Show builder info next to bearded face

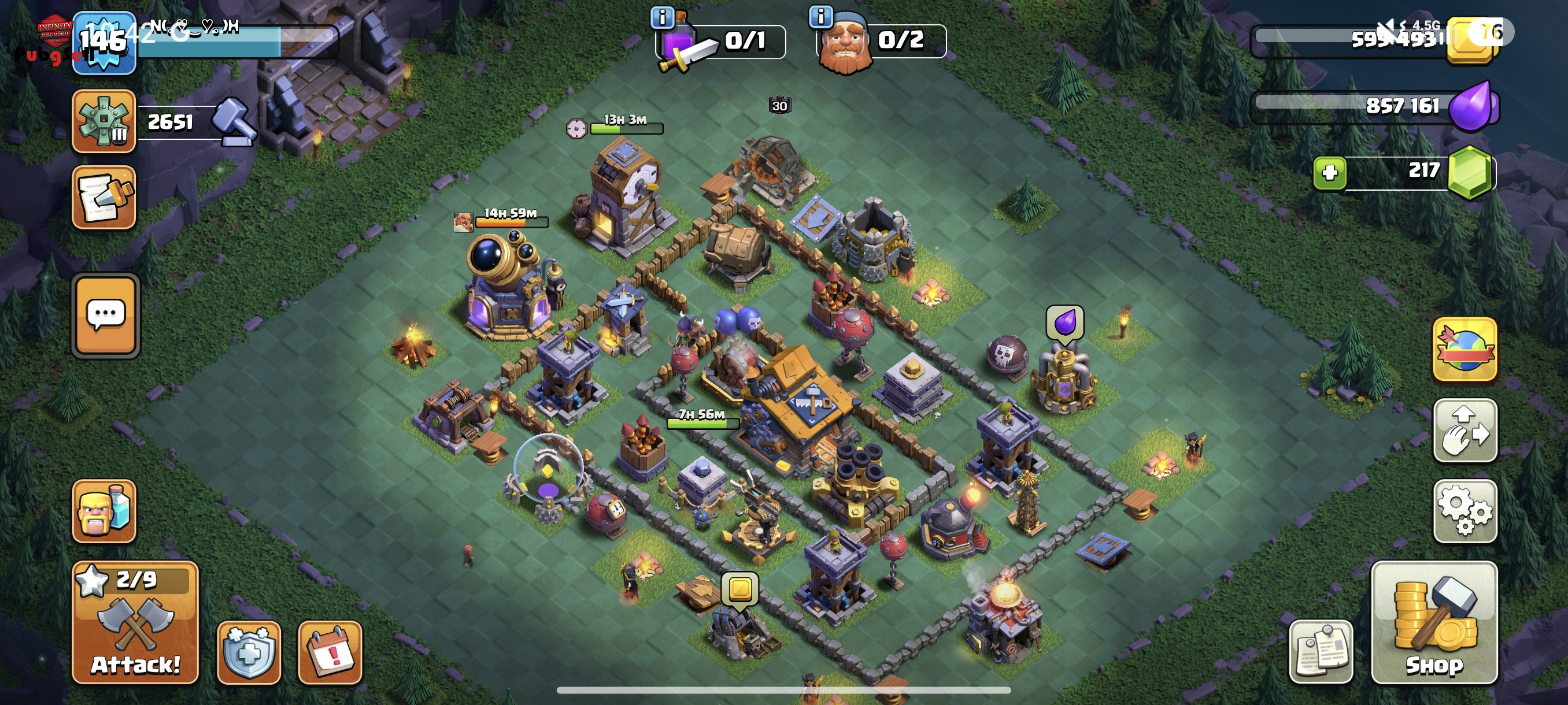tap(820, 16)
